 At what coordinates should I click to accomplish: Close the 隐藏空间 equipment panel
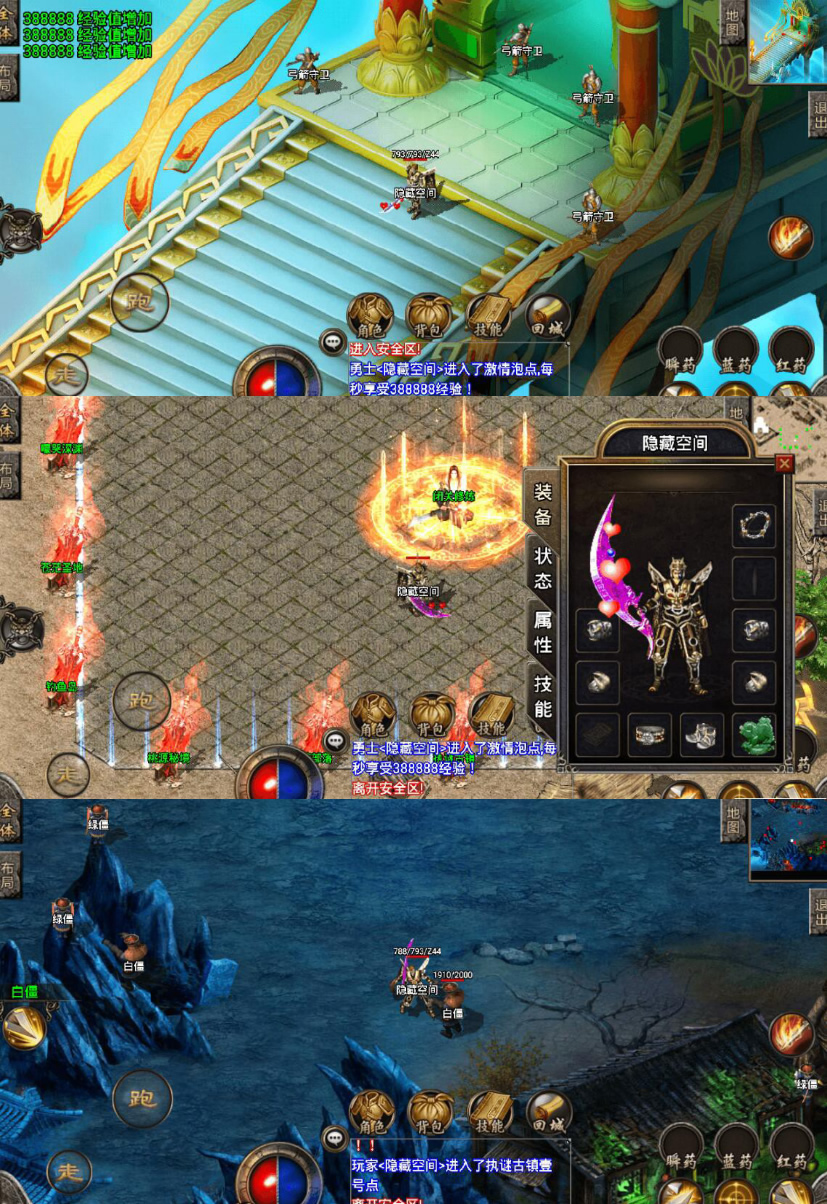[x=784, y=463]
